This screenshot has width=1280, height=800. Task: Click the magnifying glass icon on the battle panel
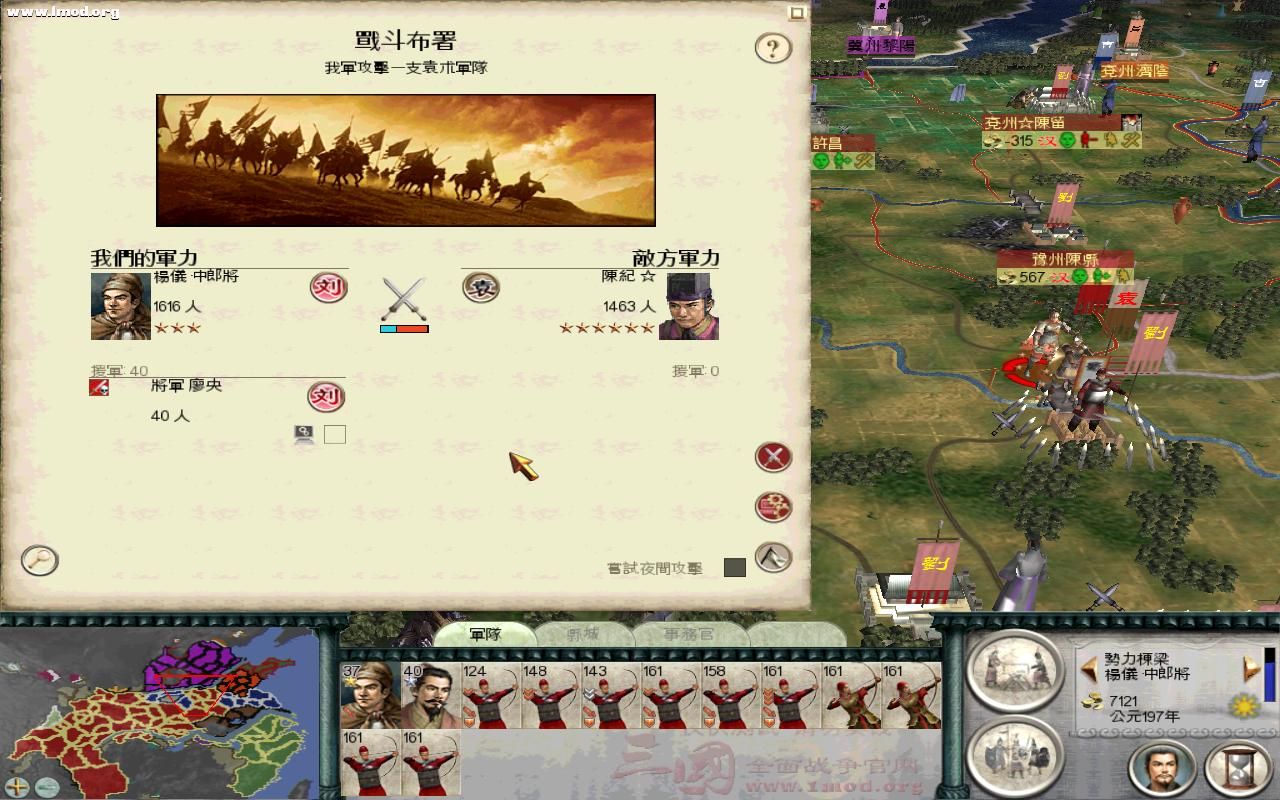point(39,562)
